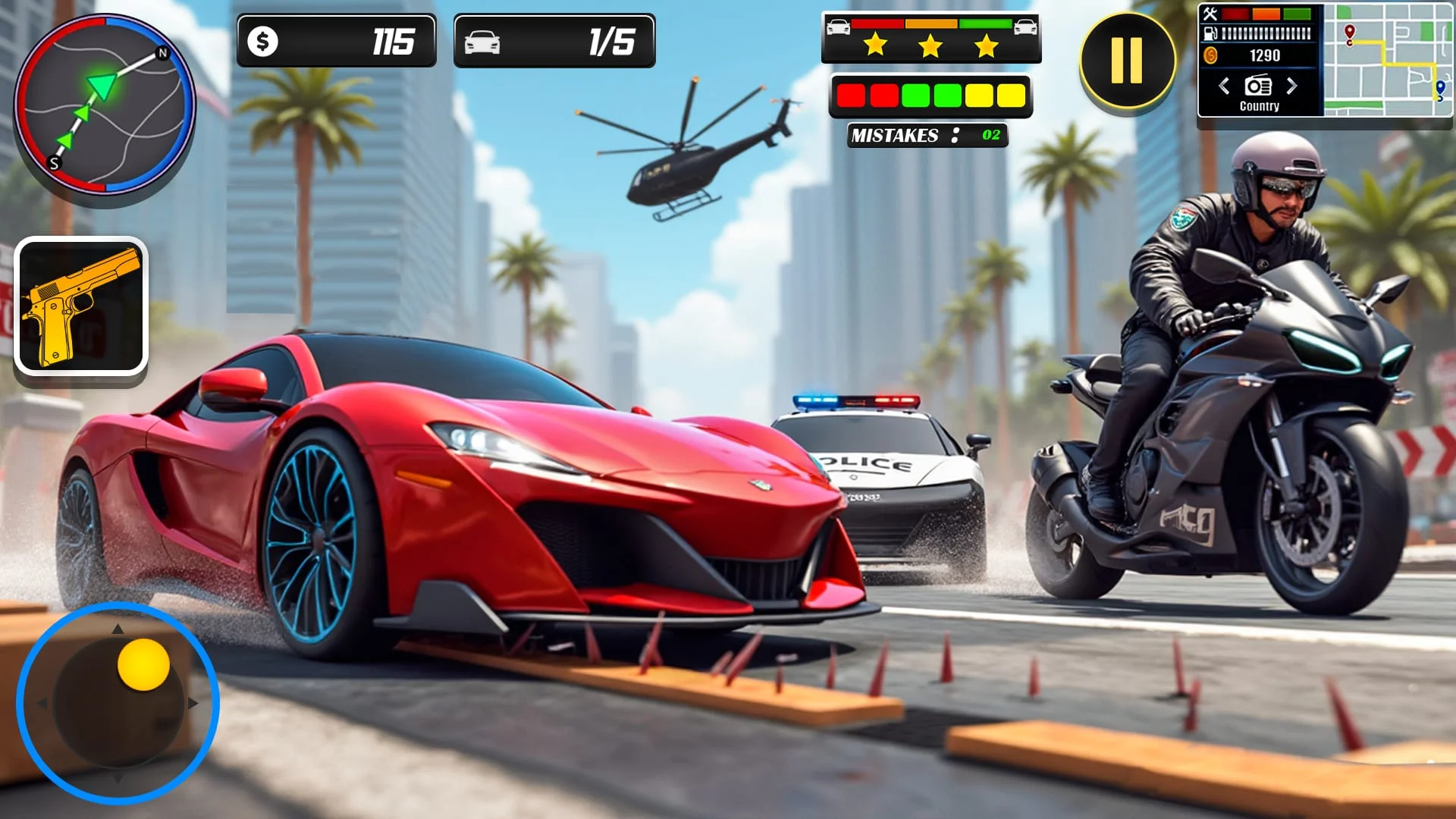Select the Mistakes counter panel
The image size is (1456, 819).
(x=927, y=136)
